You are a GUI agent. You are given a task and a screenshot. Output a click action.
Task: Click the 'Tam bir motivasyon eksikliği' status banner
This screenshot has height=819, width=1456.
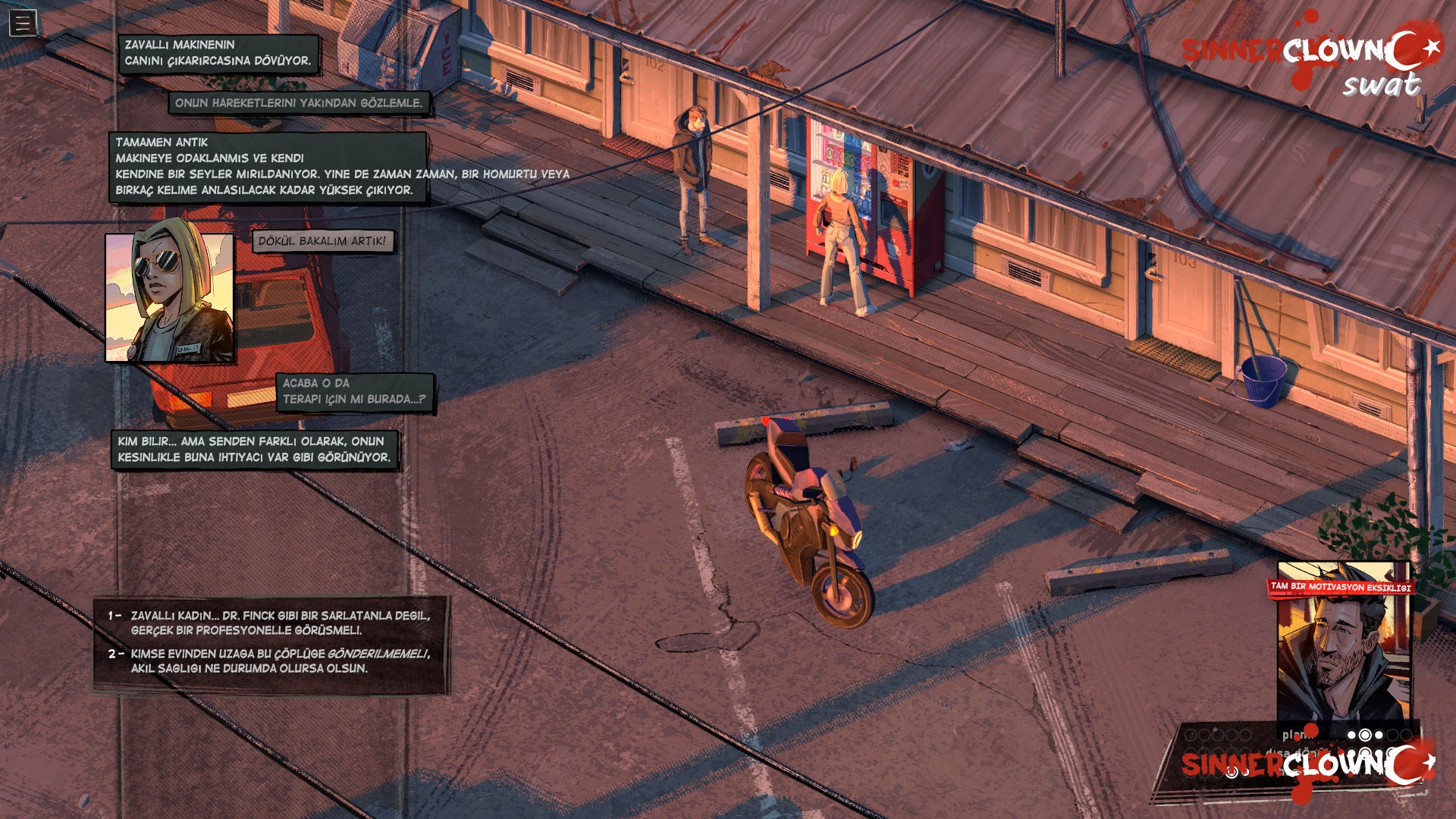(x=1341, y=587)
